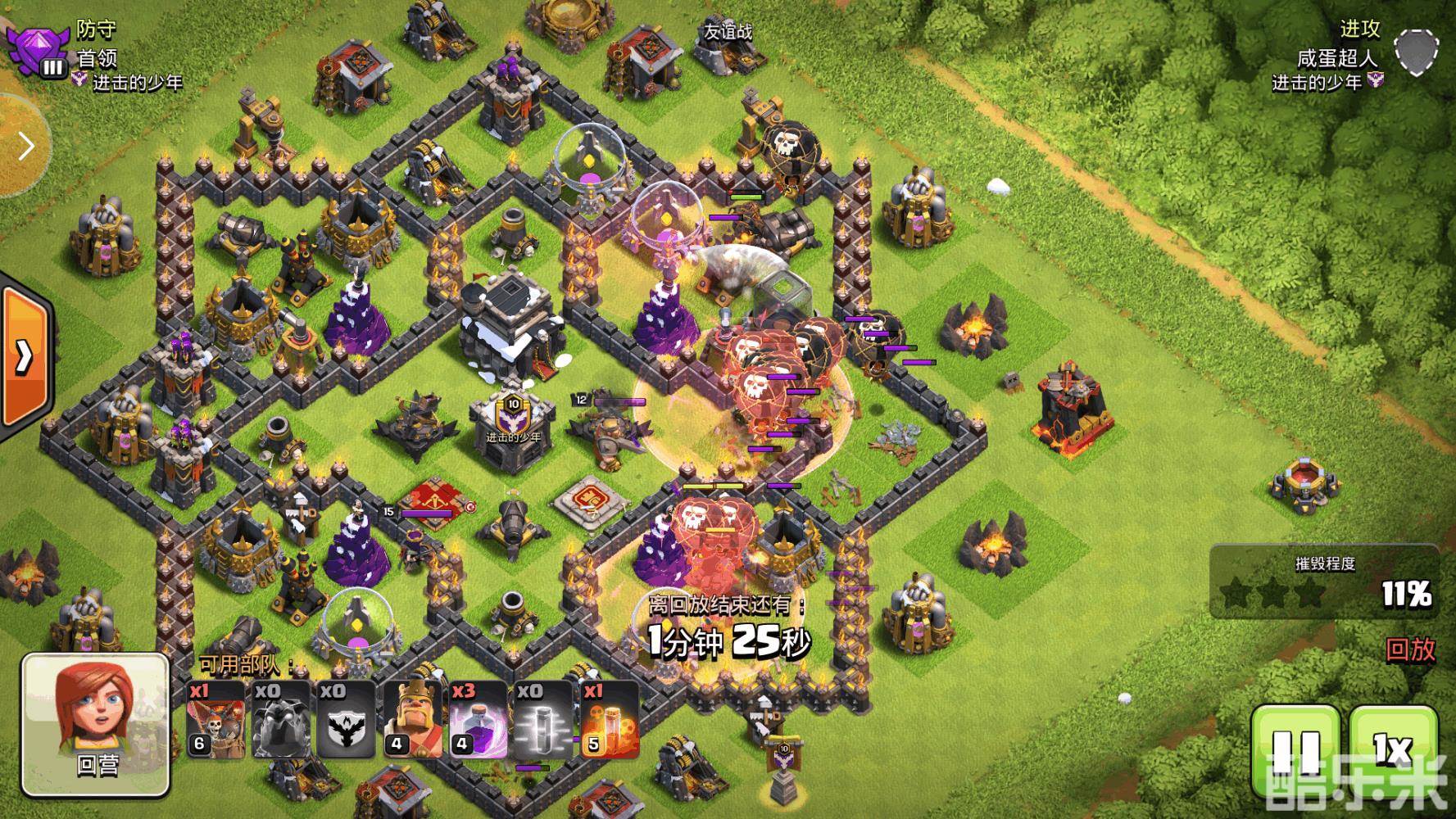Select the greyed-out Lava Hound slot
The image size is (1456, 819).
[281, 720]
